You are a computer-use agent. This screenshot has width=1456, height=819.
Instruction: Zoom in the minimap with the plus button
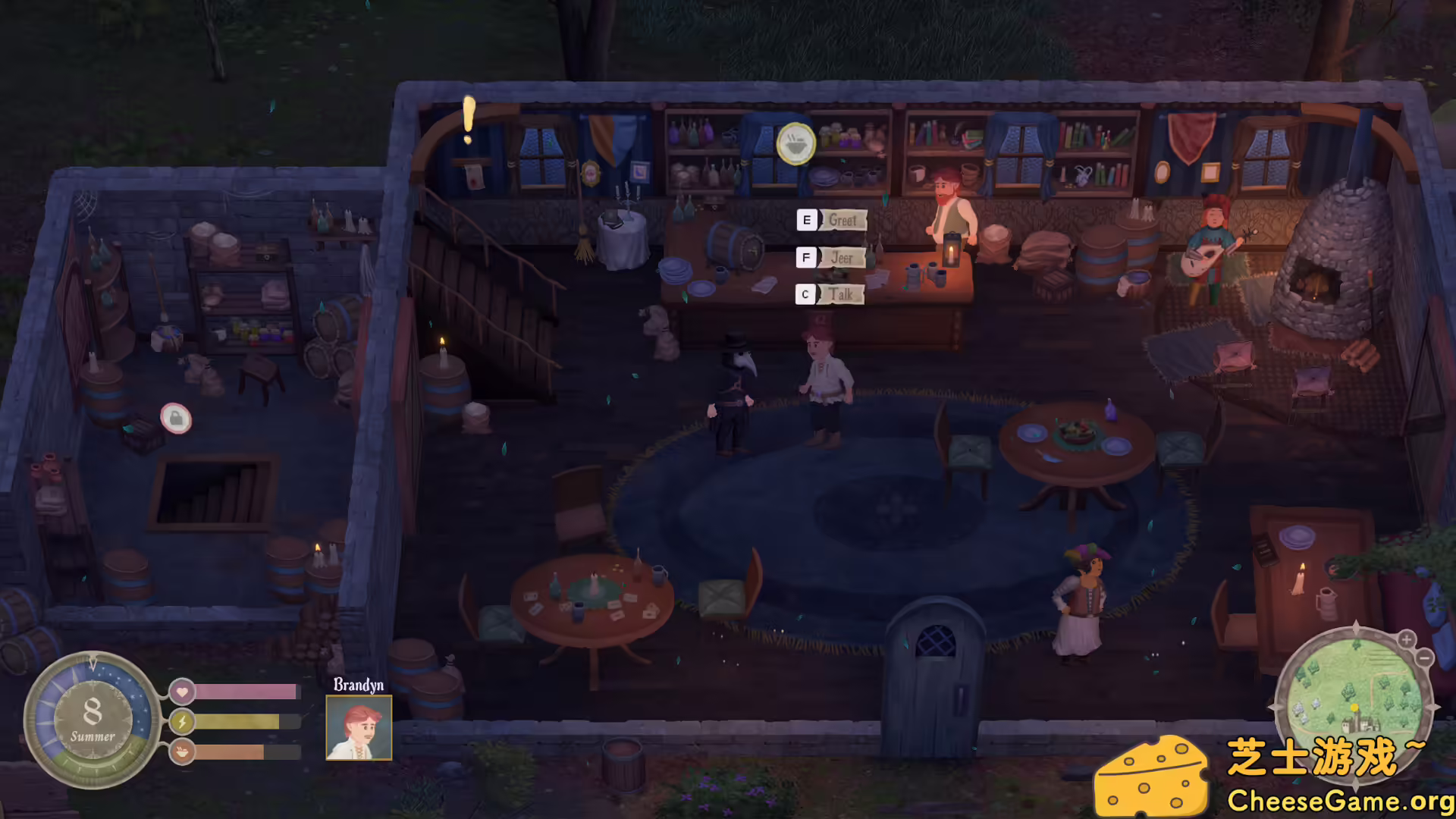(x=1406, y=639)
